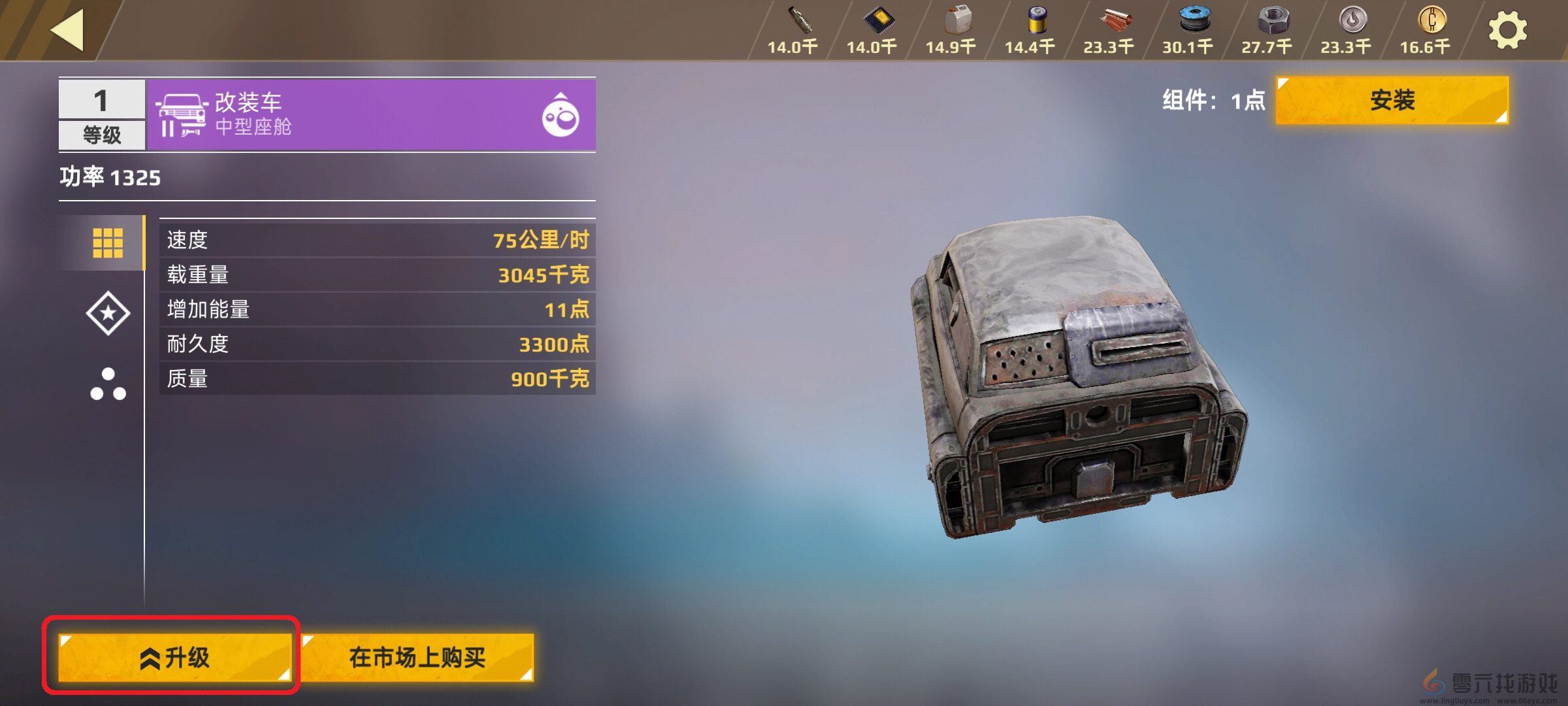
Task: Select the yellow grid stats tab
Action: coord(108,241)
